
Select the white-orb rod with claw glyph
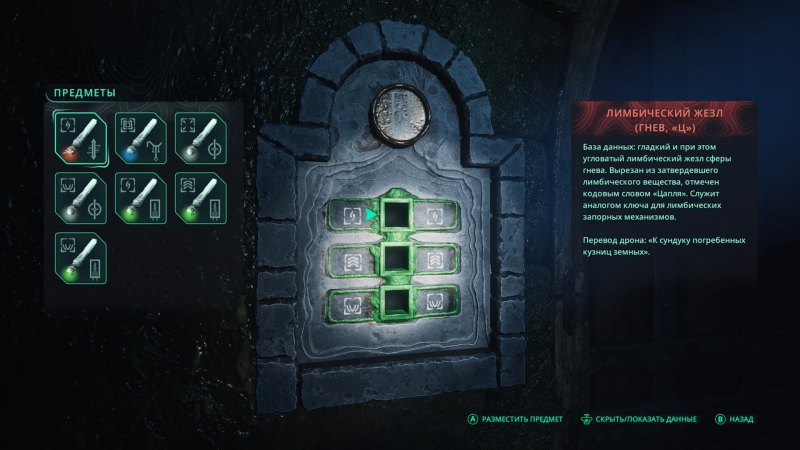[x=80, y=195]
